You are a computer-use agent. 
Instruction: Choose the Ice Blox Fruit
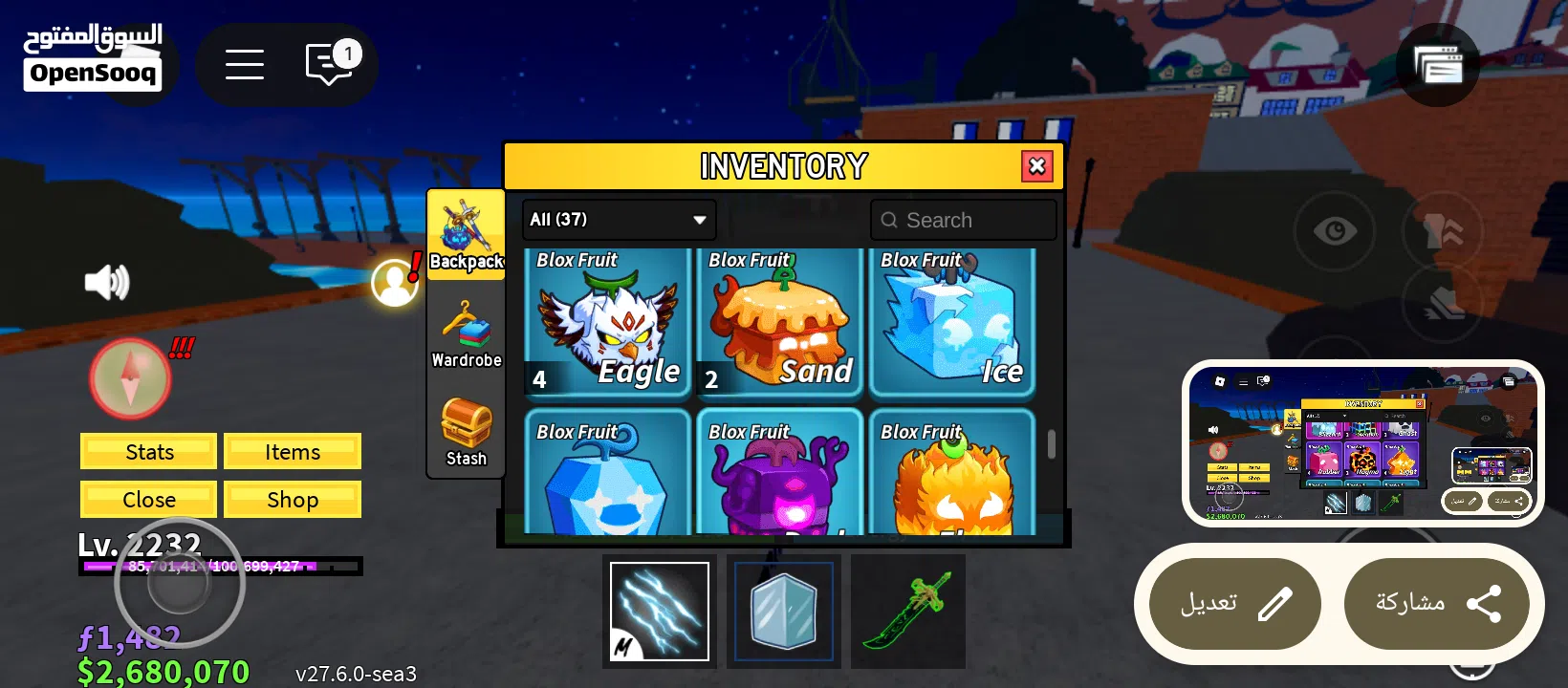pyautogui.click(x=951, y=323)
